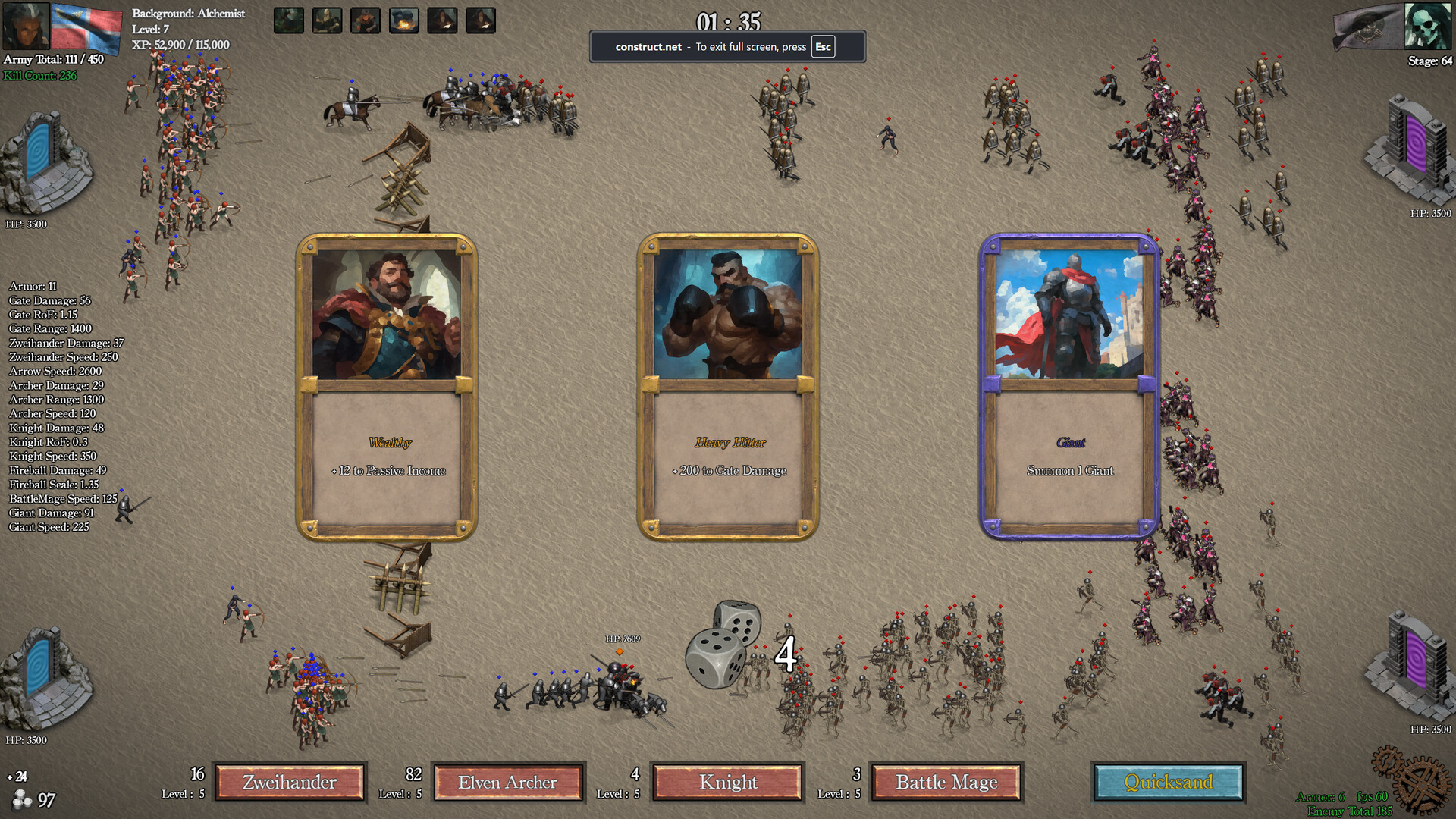Recruit an Elven Archer
1456x819 pixels.
pos(508,782)
